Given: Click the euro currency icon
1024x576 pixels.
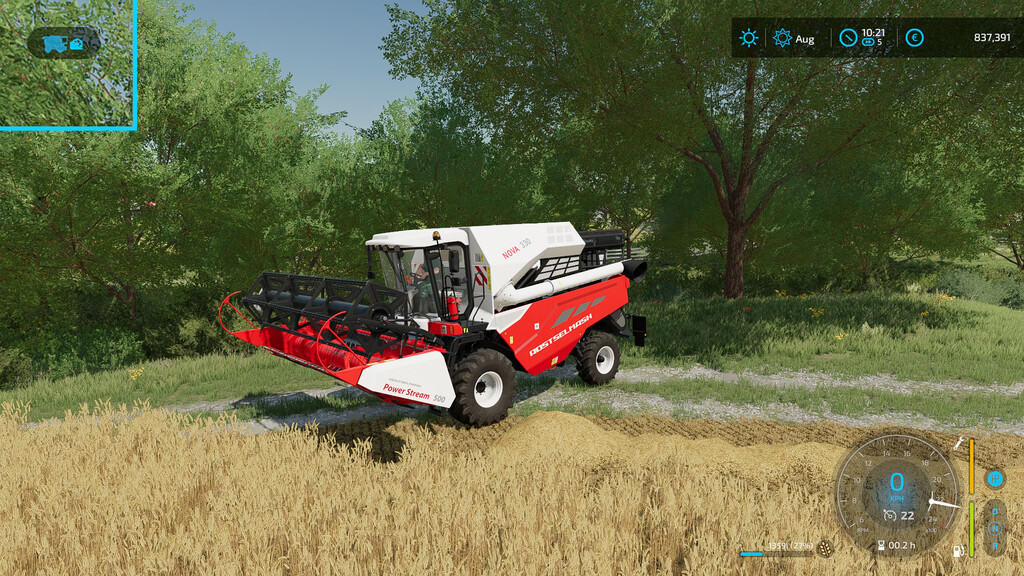Looking at the screenshot, I should click(914, 38).
